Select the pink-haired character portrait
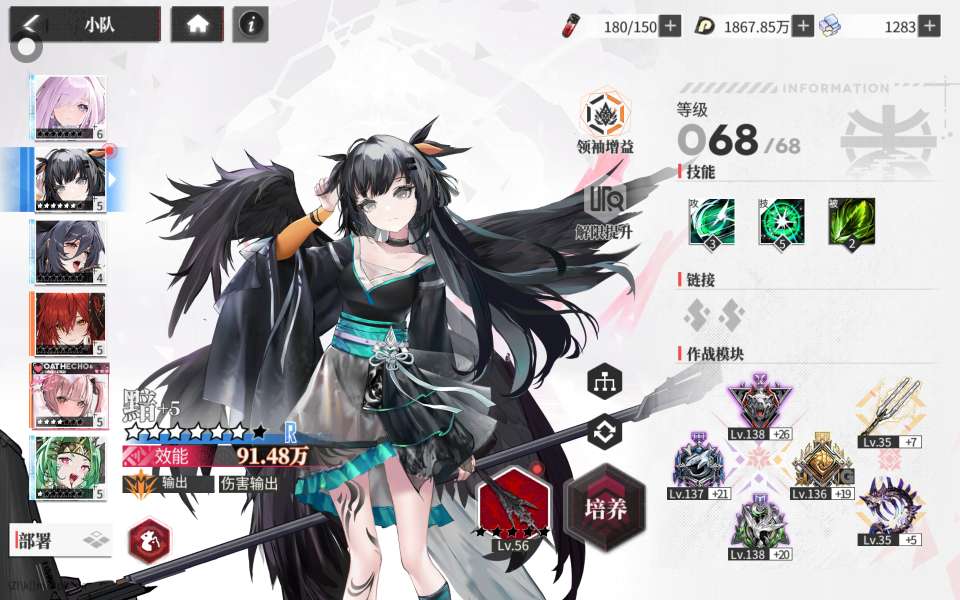960x600 pixels. click(70, 107)
